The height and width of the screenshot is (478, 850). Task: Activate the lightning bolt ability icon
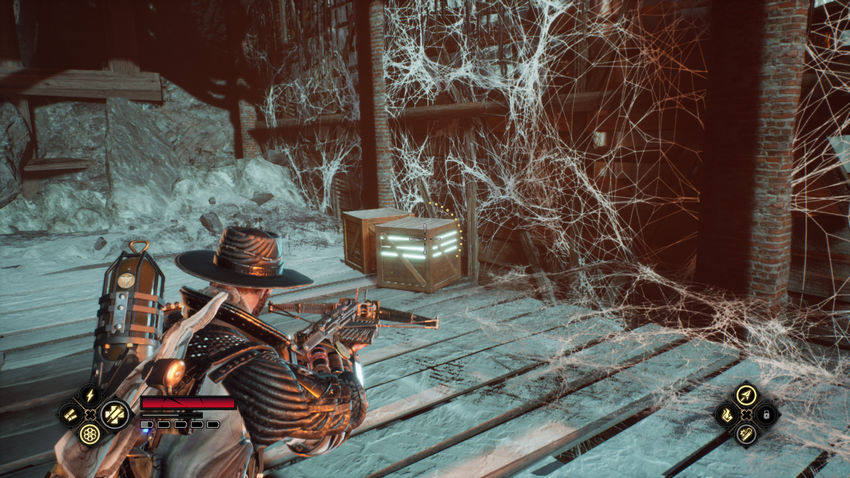click(89, 395)
